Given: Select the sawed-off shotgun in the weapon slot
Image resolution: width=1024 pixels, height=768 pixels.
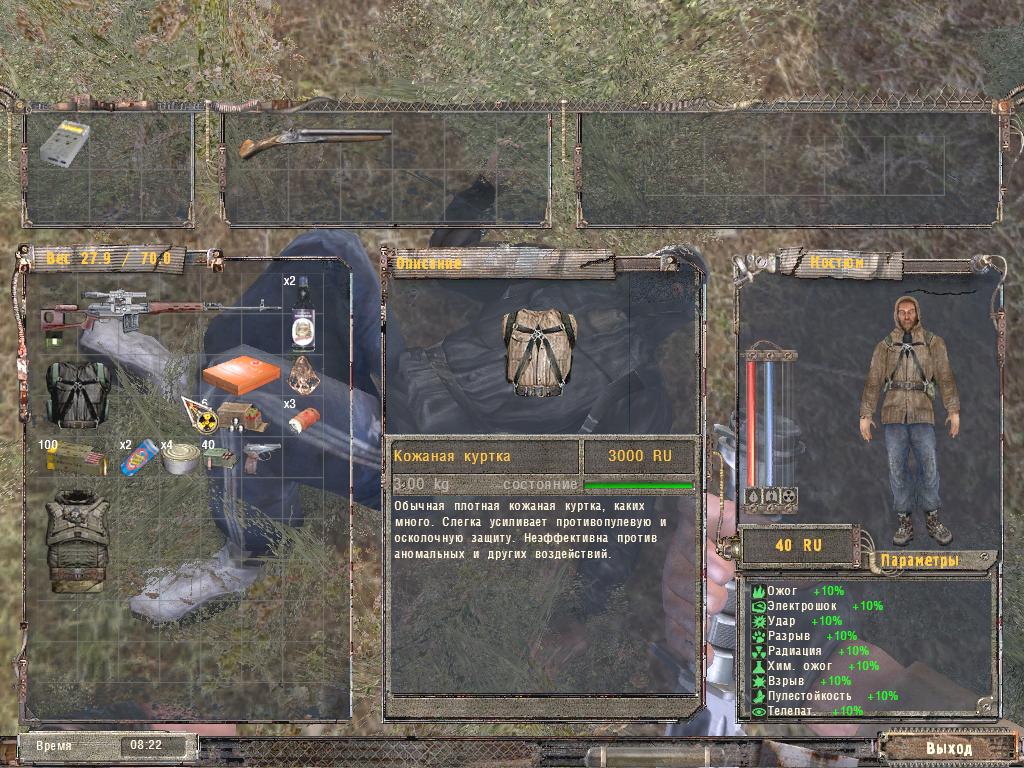Looking at the screenshot, I should pos(312,141).
